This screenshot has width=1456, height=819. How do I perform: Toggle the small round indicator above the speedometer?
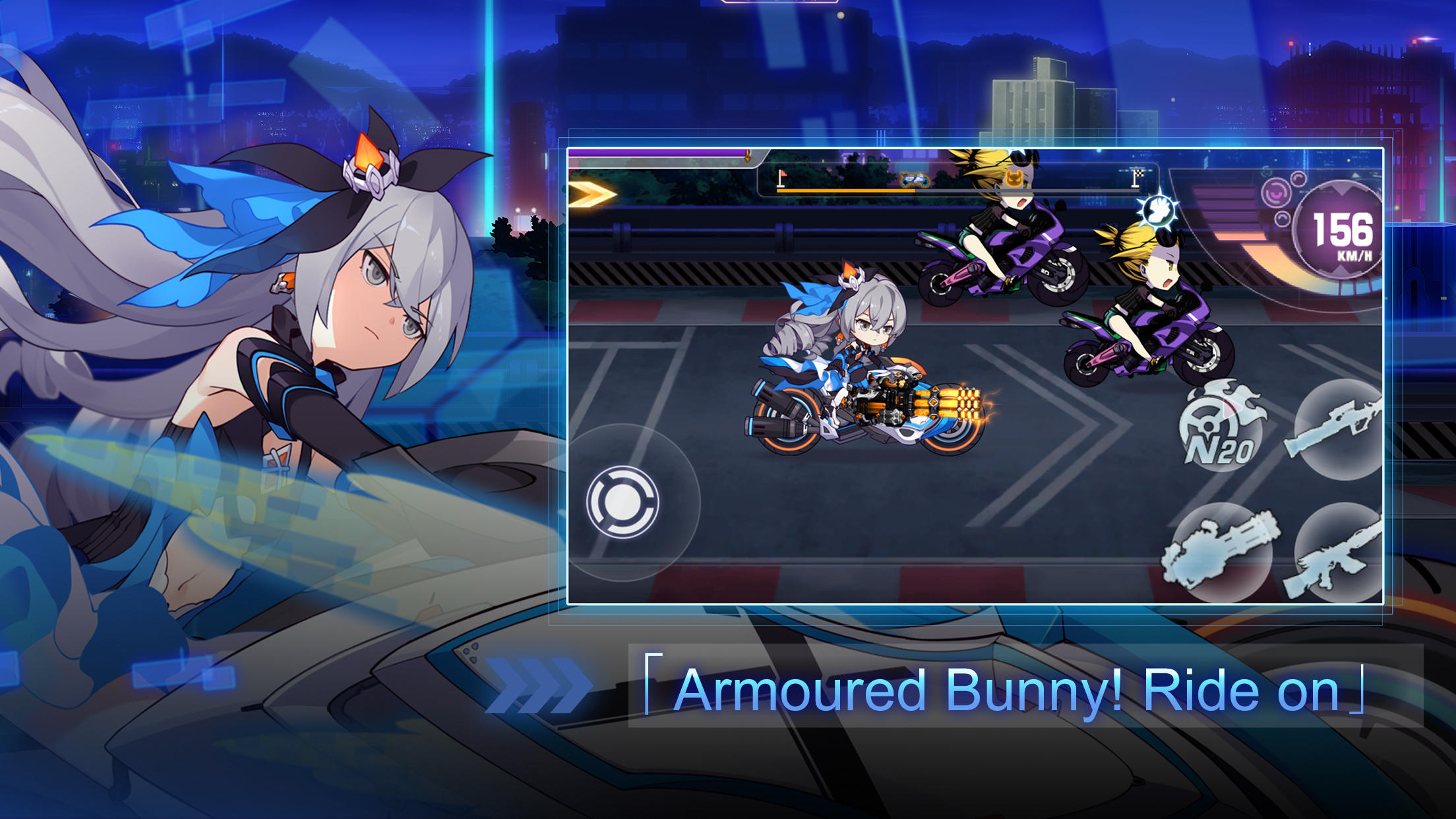click(x=1299, y=179)
